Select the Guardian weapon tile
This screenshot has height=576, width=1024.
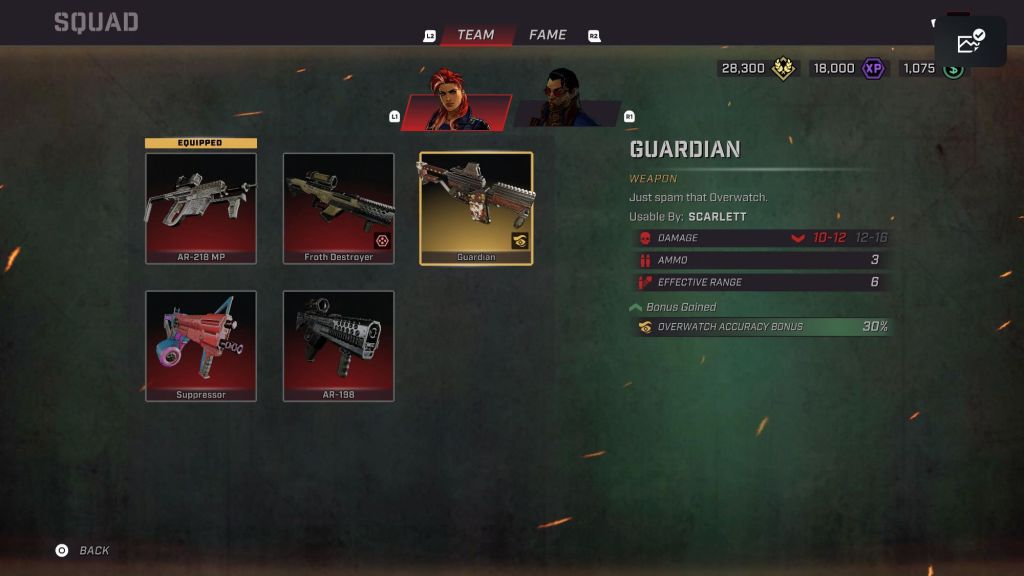click(476, 208)
